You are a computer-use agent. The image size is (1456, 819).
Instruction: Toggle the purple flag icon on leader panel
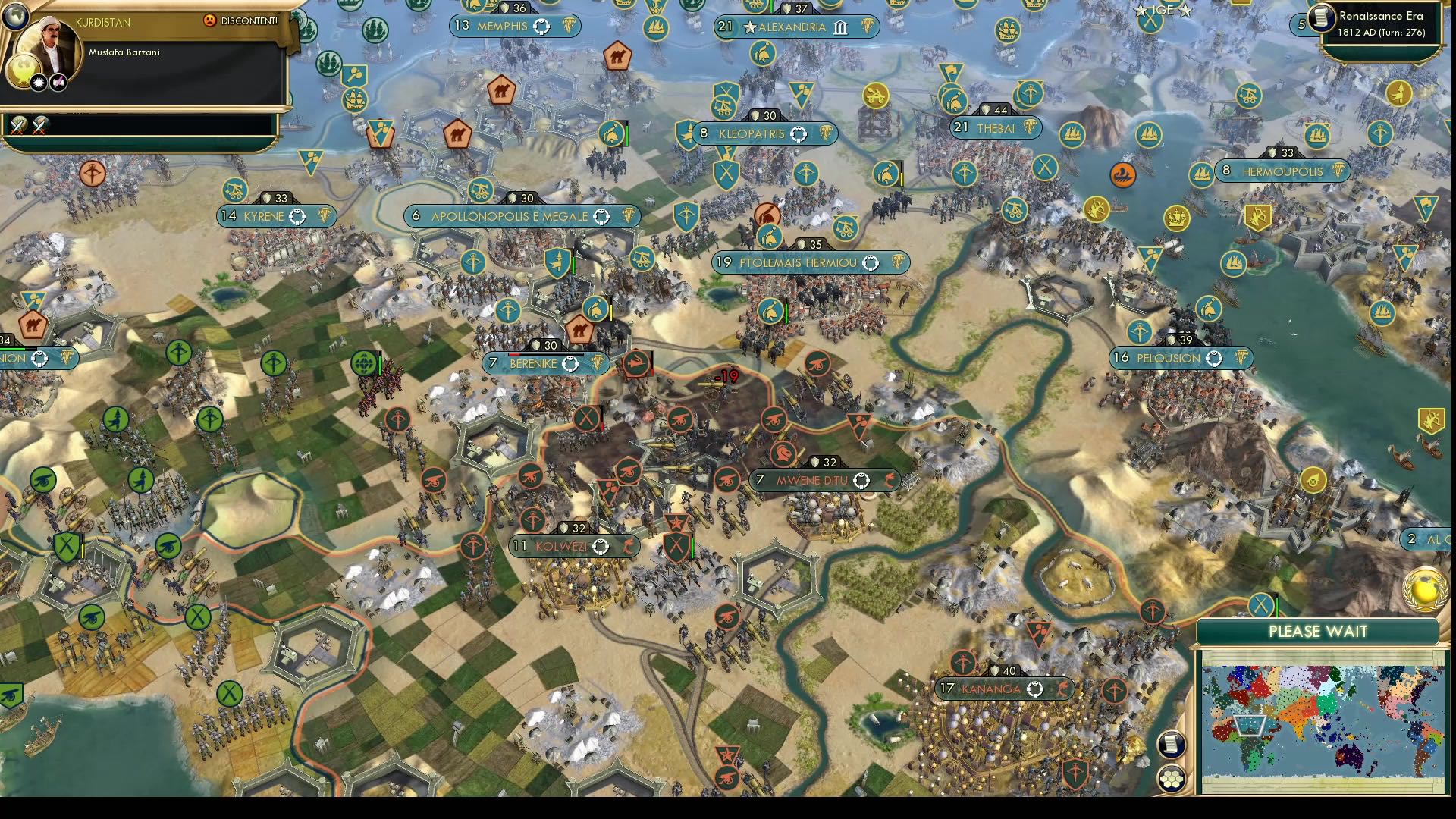(58, 83)
